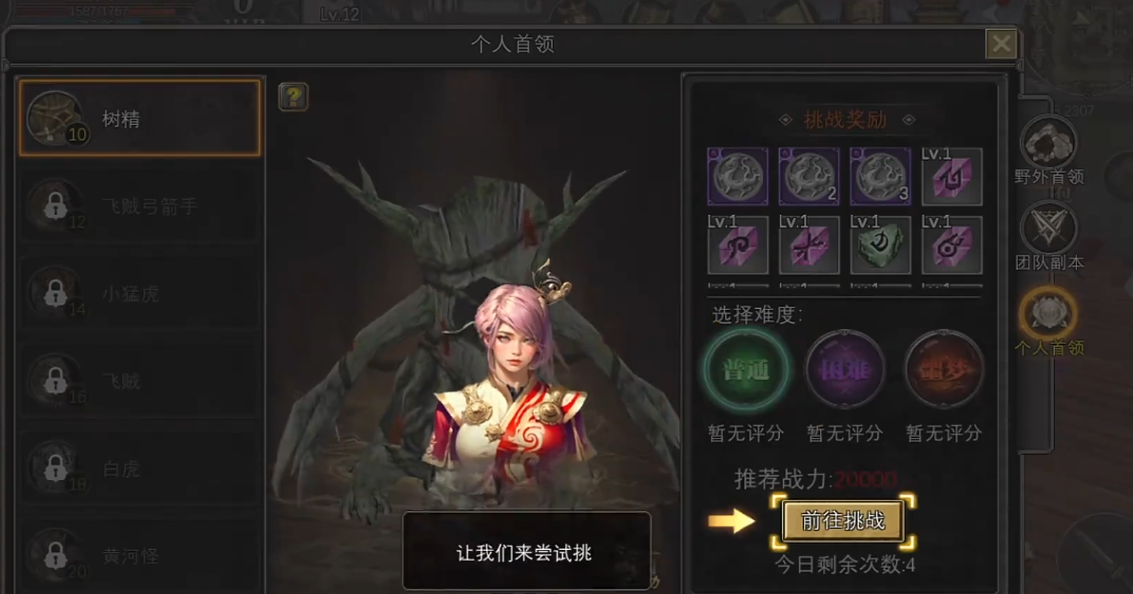Select the locked 黄河怪 boss entry
The image size is (1133, 594).
139,555
